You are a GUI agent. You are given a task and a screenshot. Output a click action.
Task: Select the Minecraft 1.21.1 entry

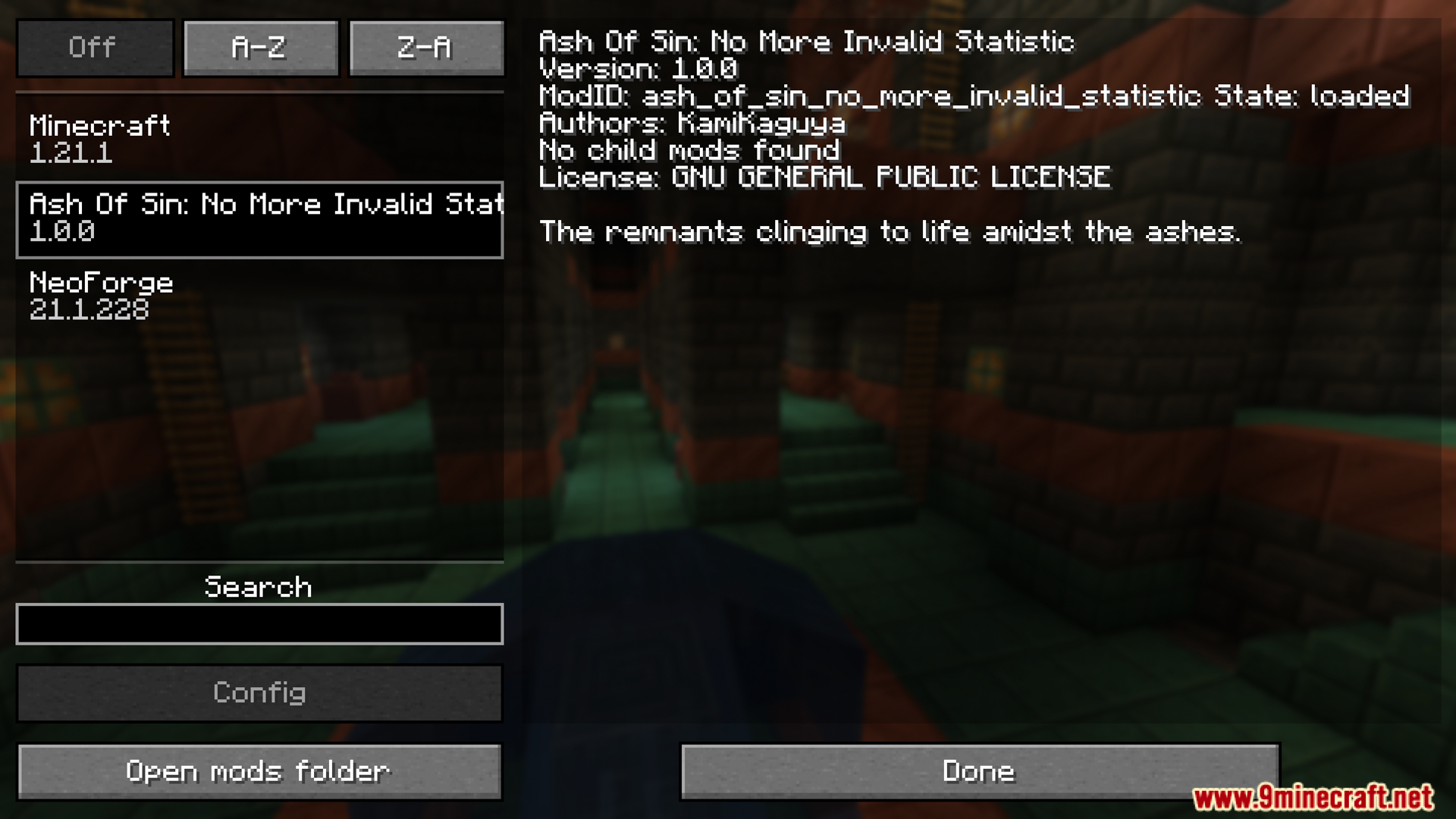[x=258, y=139]
